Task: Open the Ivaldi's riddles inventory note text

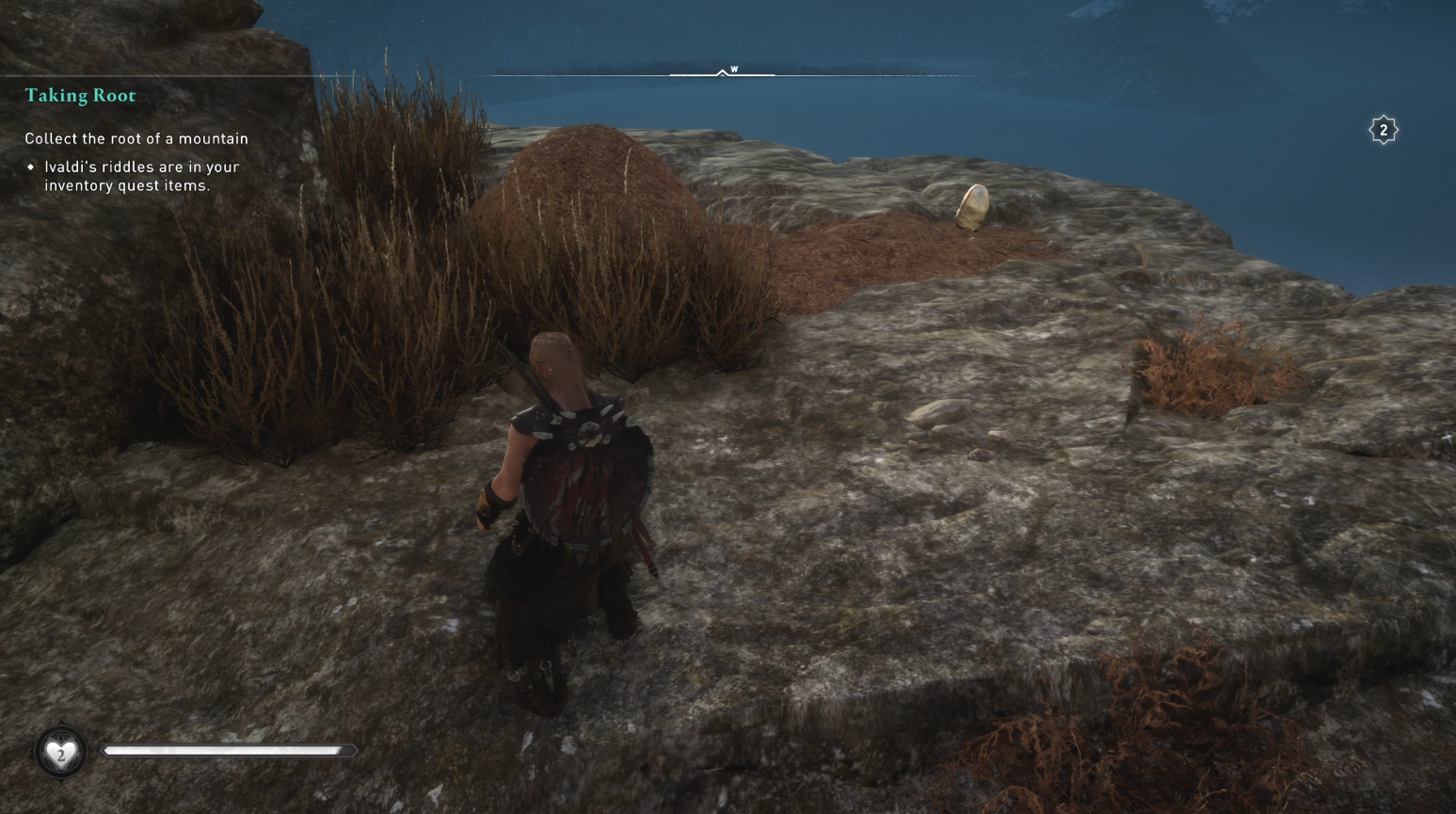Action: click(x=141, y=176)
